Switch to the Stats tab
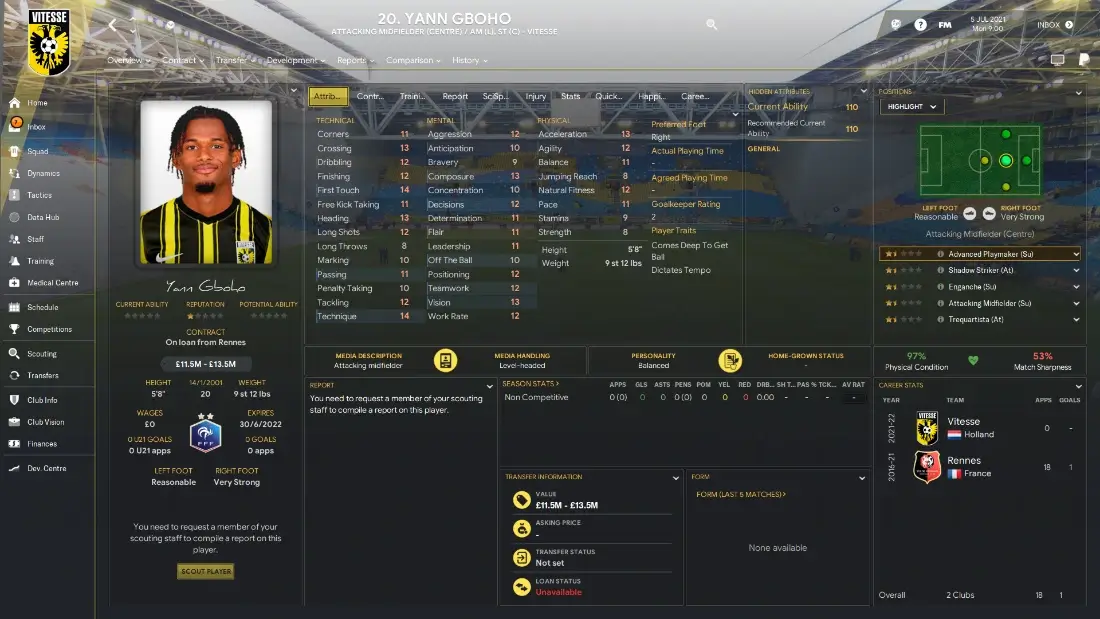 pos(570,97)
